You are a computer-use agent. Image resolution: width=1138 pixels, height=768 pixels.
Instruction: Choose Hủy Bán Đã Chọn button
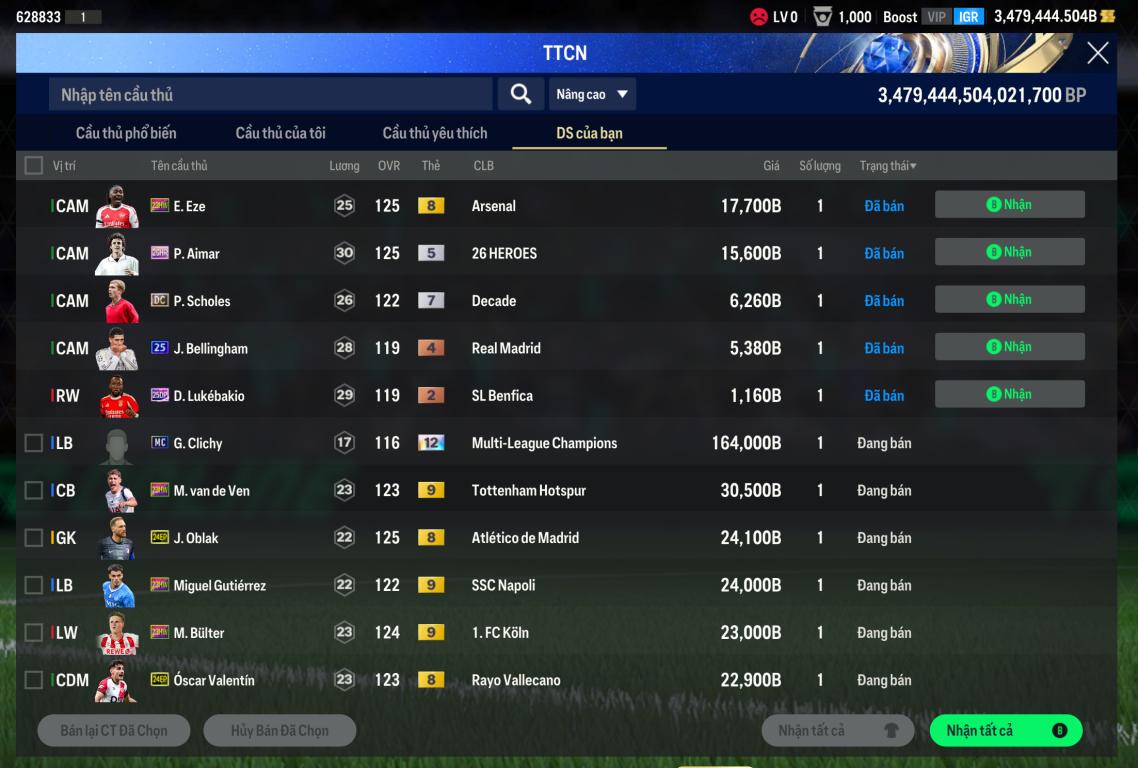click(280, 731)
